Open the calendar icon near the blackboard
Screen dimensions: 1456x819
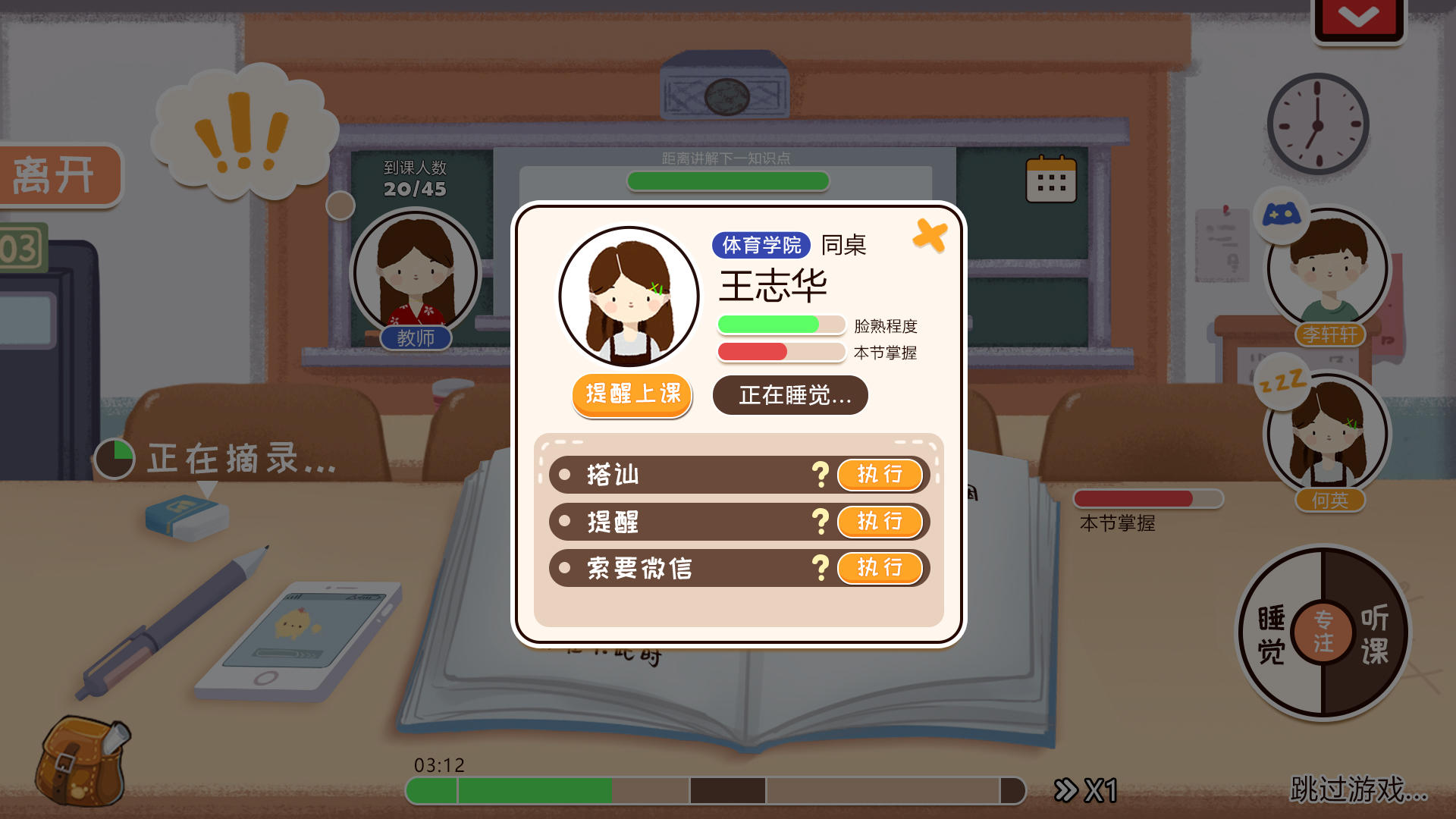pyautogui.click(x=1051, y=181)
